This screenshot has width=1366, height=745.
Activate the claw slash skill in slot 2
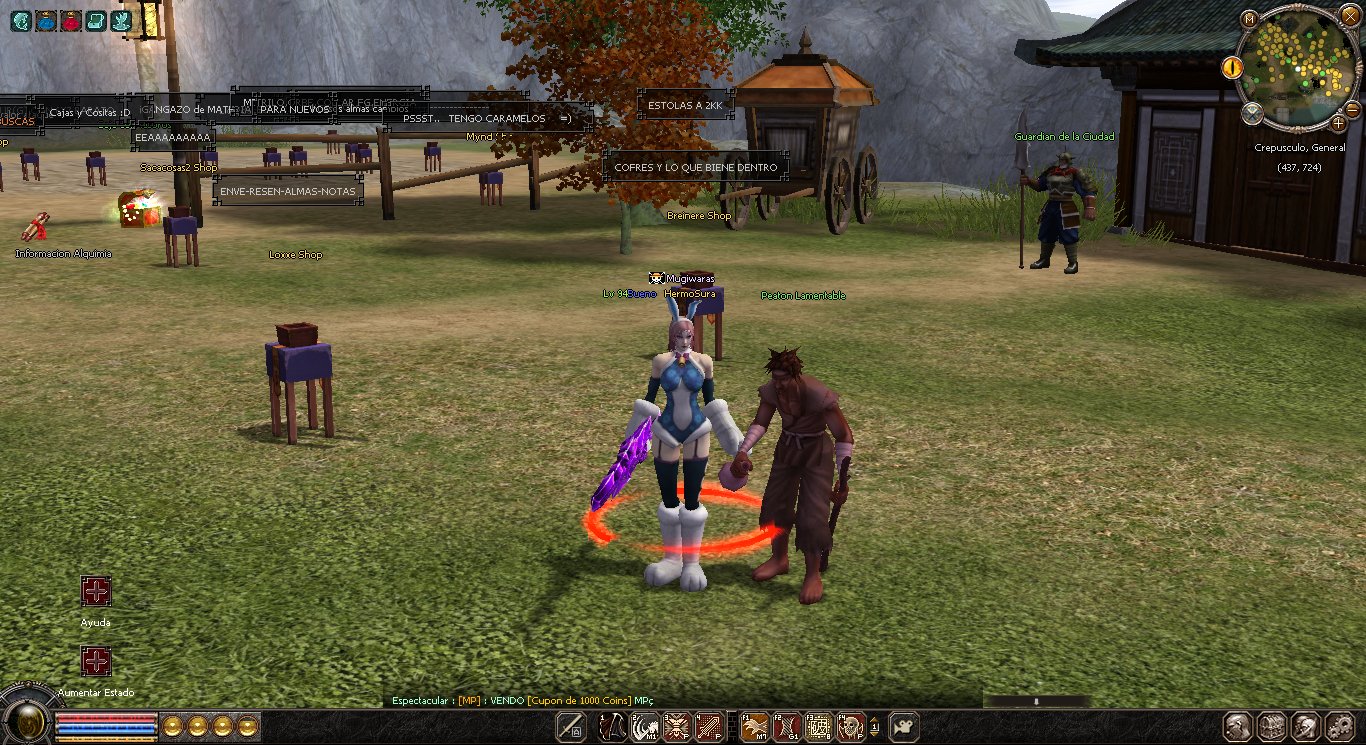644,727
